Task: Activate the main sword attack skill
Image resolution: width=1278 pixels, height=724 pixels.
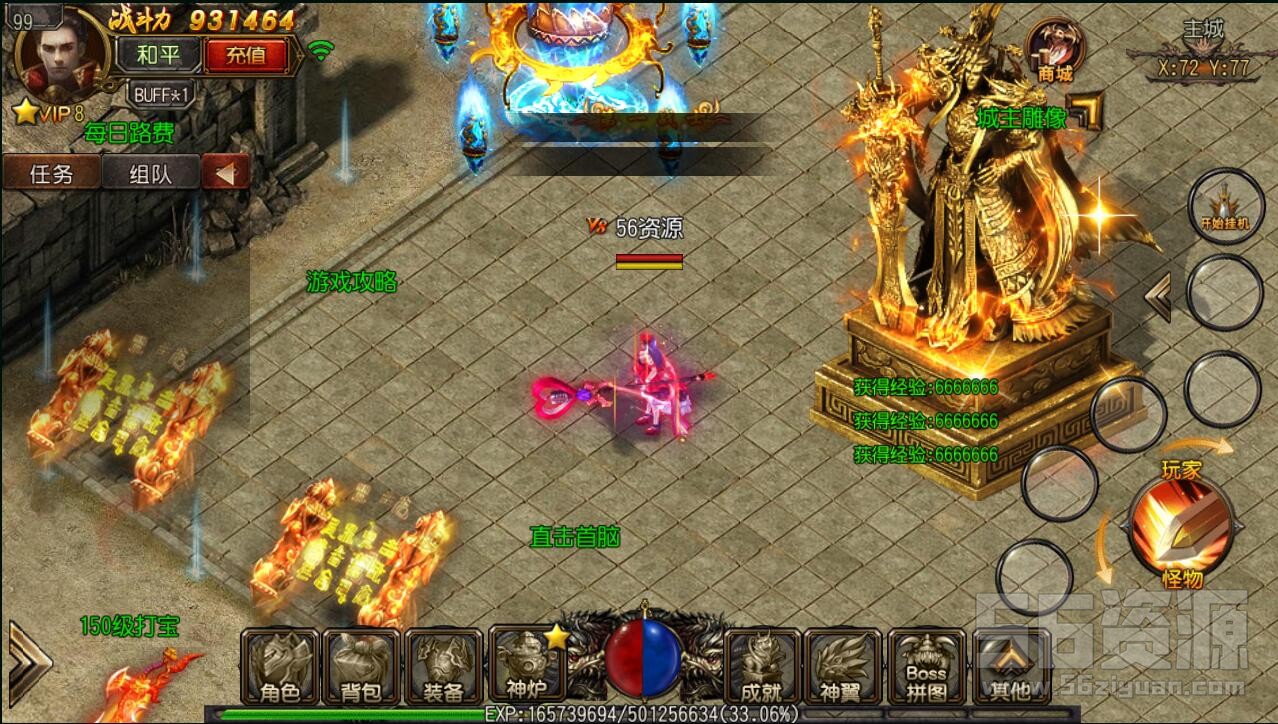Action: coord(1180,525)
